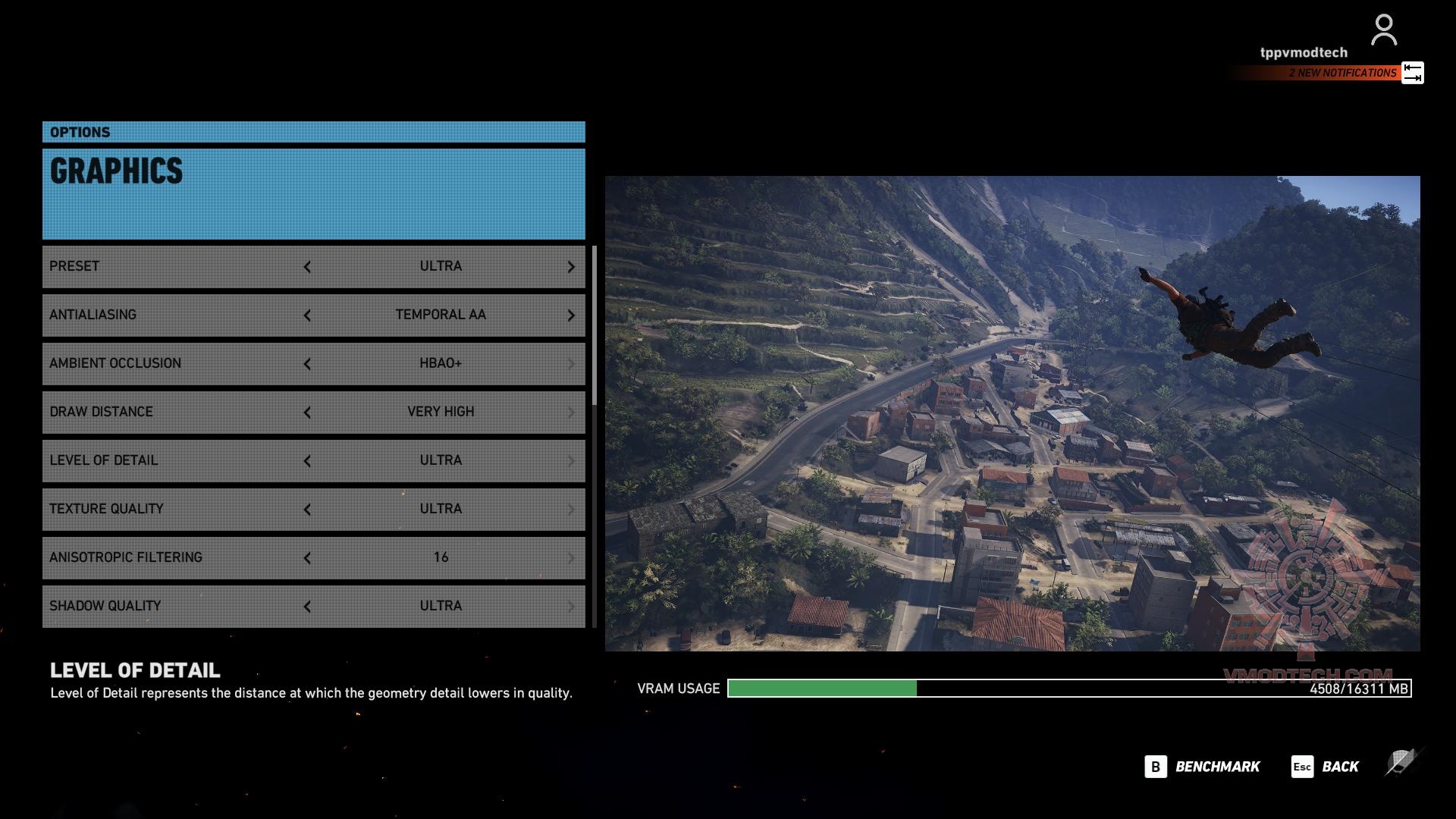Click the options list scrollbar
The image size is (1456, 819).
(595, 326)
